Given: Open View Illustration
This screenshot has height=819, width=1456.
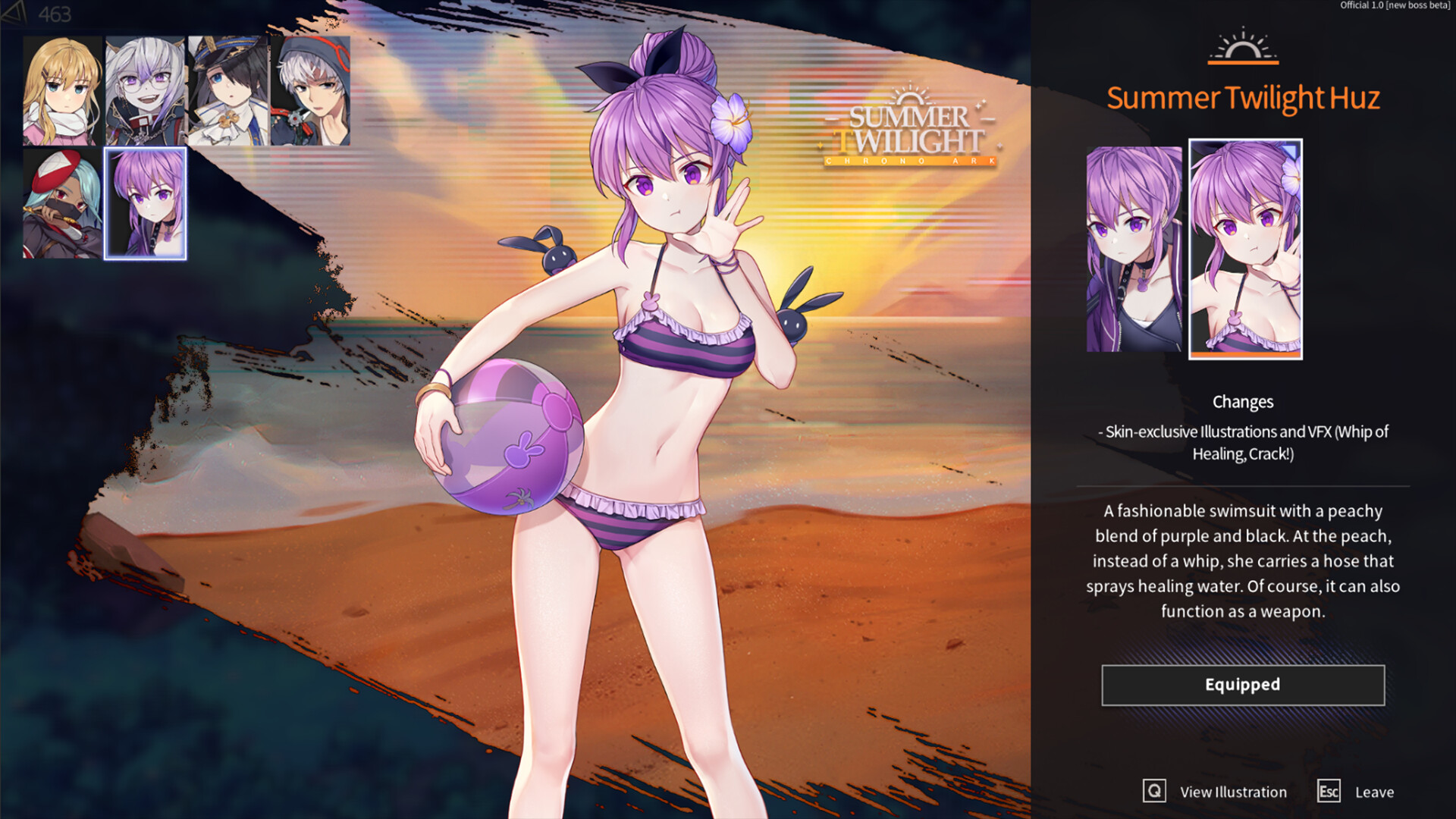Looking at the screenshot, I should [1232, 792].
